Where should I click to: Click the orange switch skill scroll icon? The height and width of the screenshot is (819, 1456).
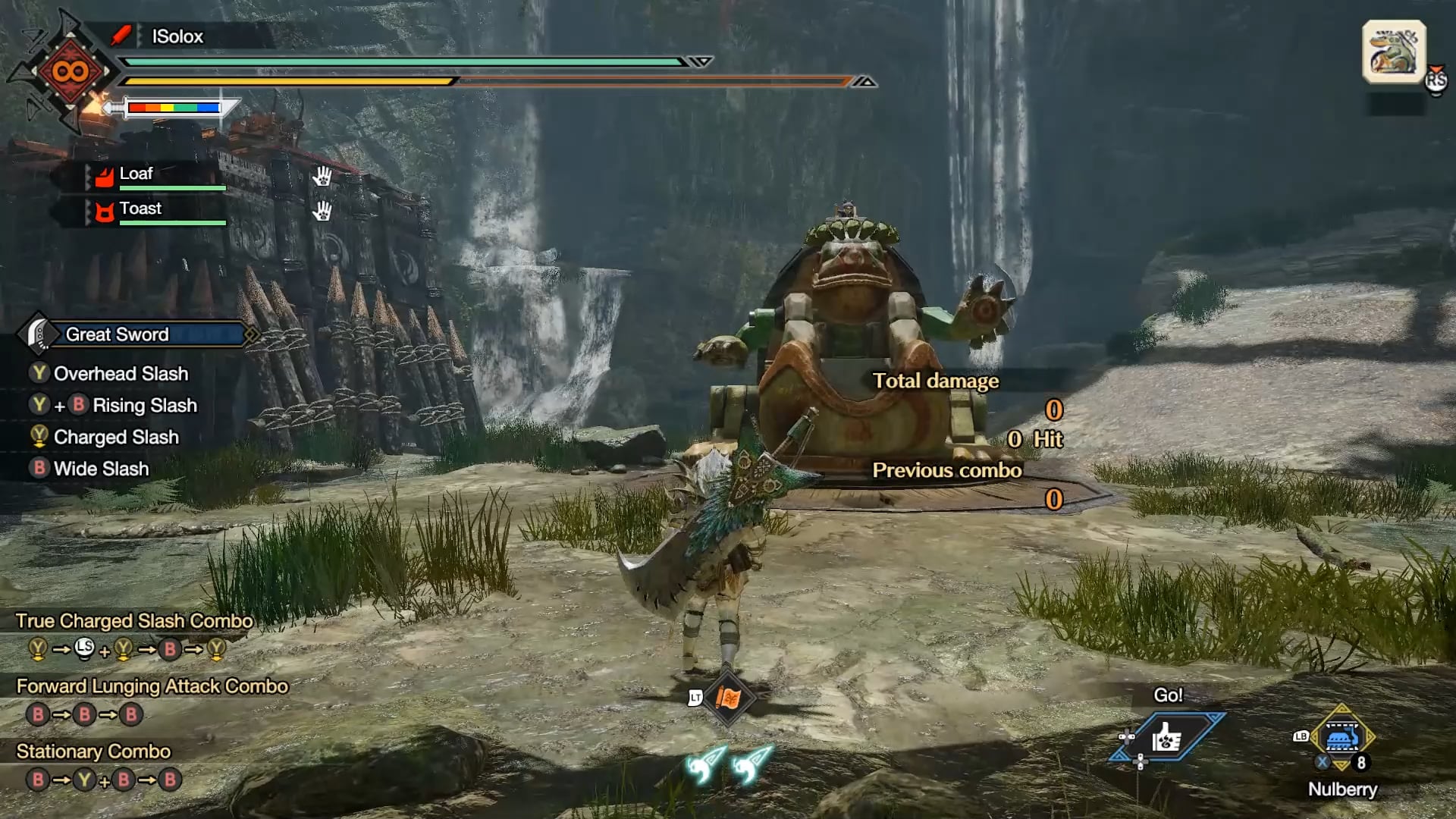click(727, 698)
